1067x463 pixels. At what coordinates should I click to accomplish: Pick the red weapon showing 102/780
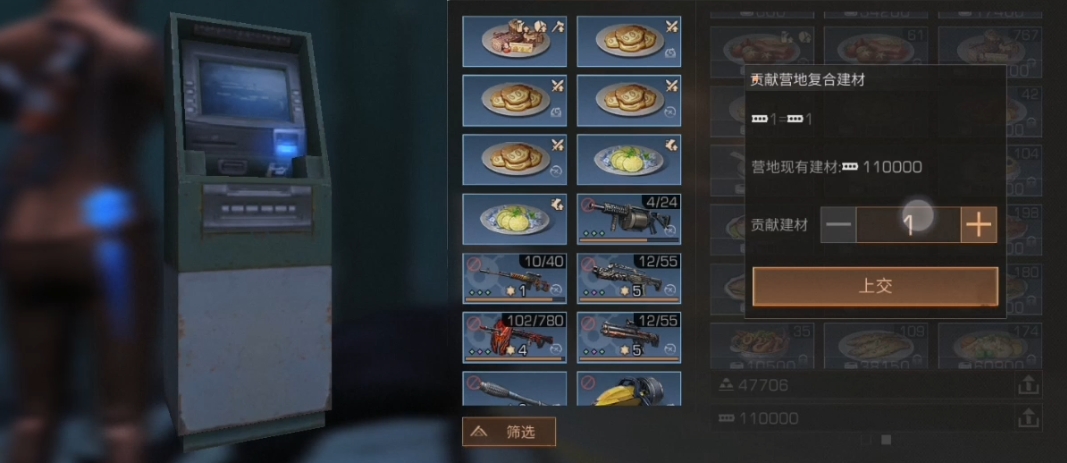click(x=514, y=338)
